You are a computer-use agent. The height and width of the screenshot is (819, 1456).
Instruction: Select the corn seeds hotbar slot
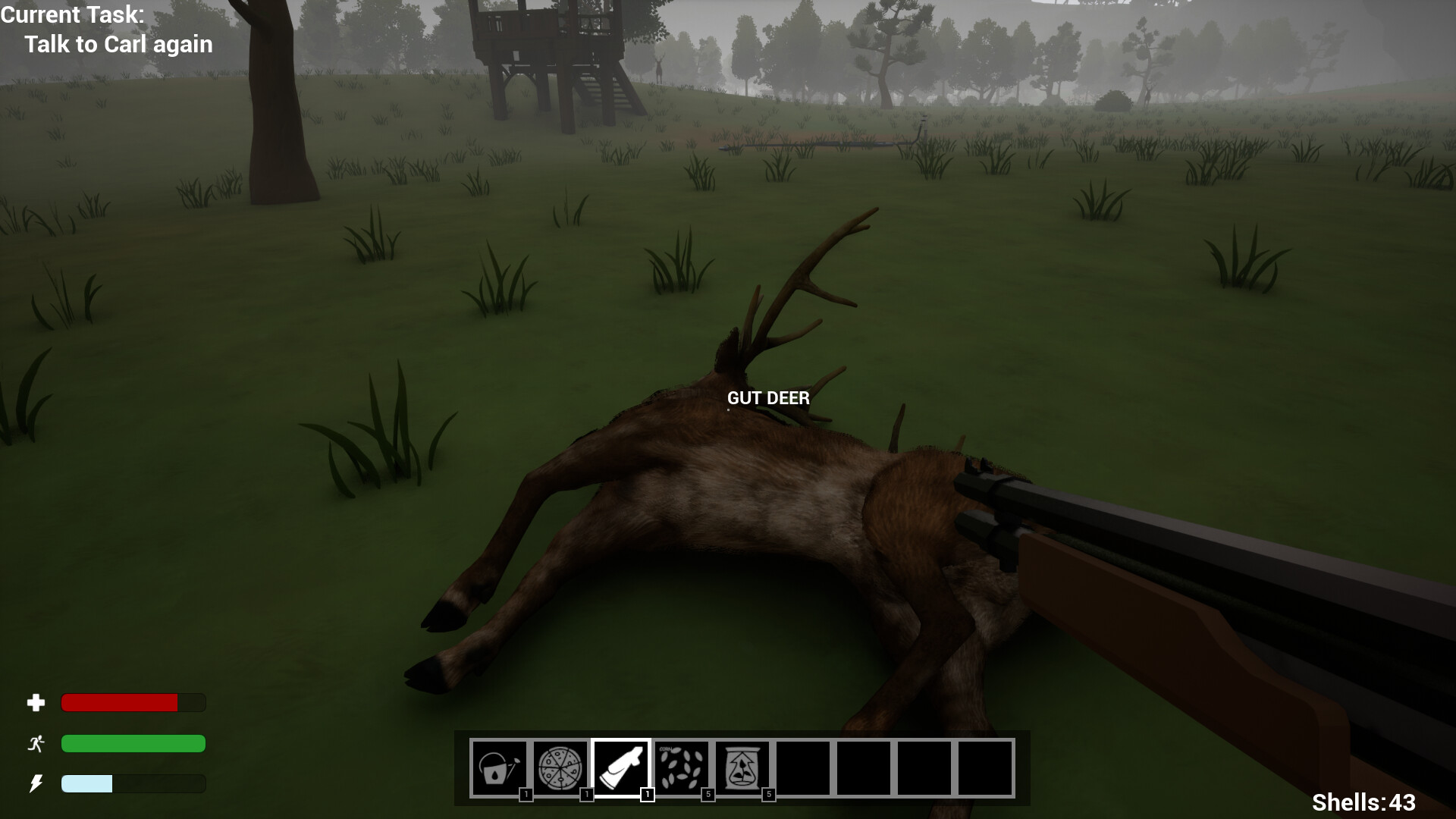(x=682, y=767)
